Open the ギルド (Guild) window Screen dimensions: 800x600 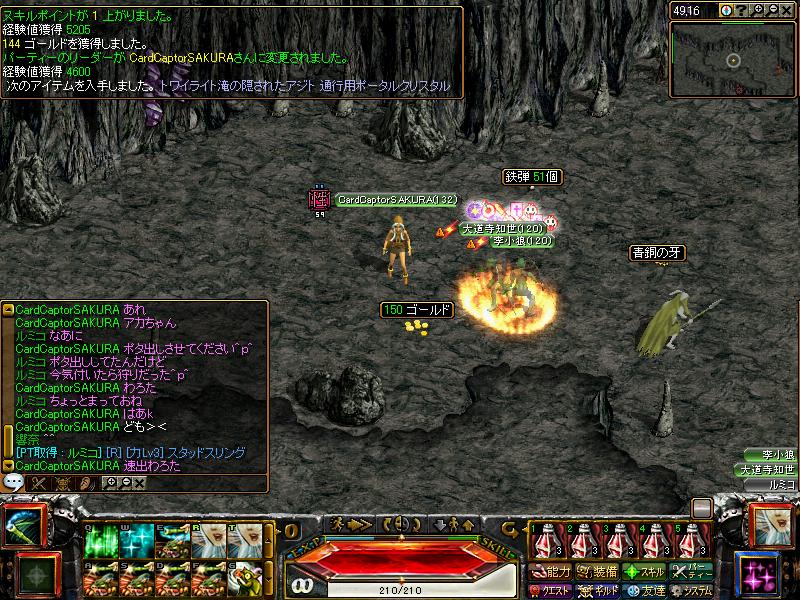597,590
